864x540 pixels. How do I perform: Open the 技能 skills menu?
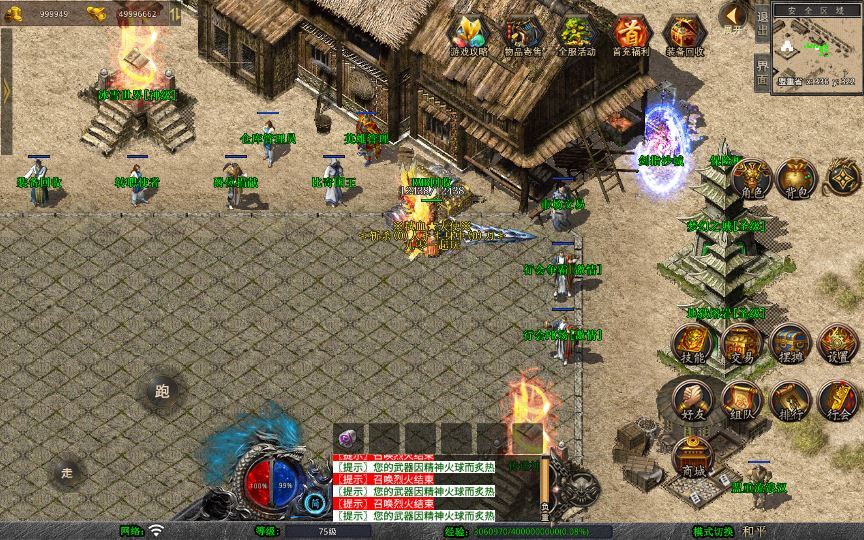click(692, 343)
